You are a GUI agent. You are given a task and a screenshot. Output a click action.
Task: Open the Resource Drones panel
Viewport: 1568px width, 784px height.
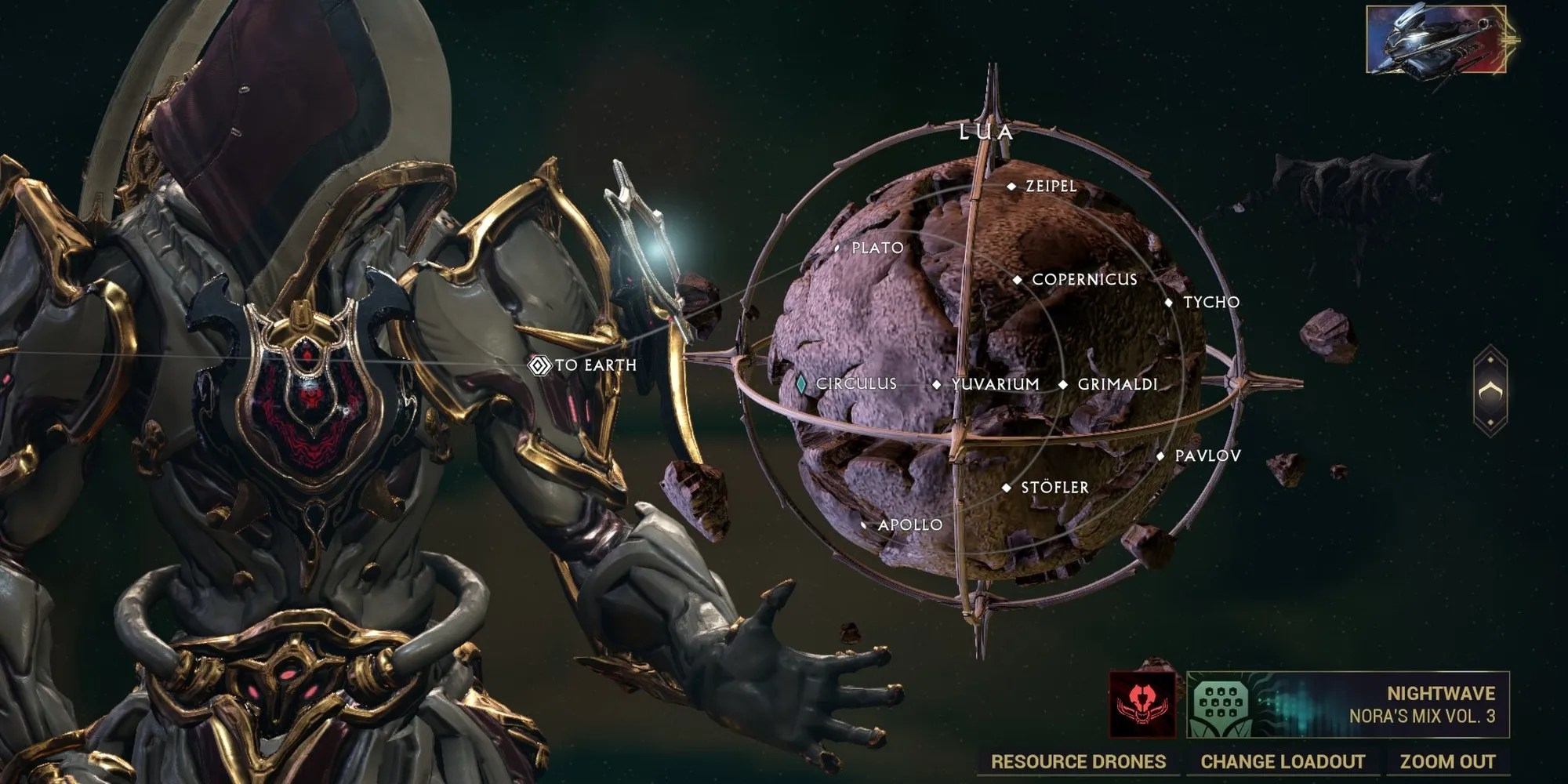click(1078, 761)
